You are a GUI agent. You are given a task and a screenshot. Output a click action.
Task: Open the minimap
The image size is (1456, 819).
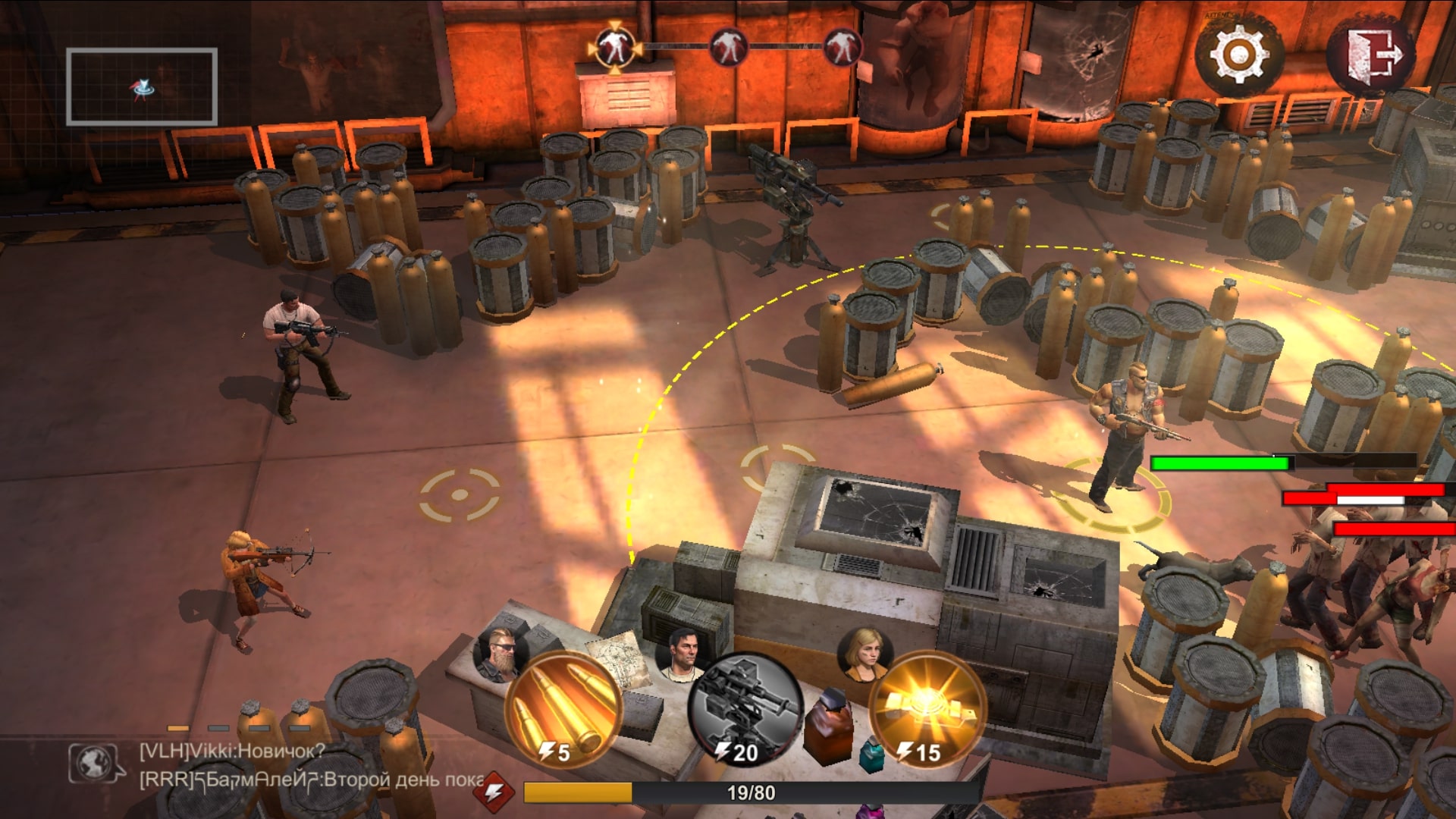click(142, 86)
